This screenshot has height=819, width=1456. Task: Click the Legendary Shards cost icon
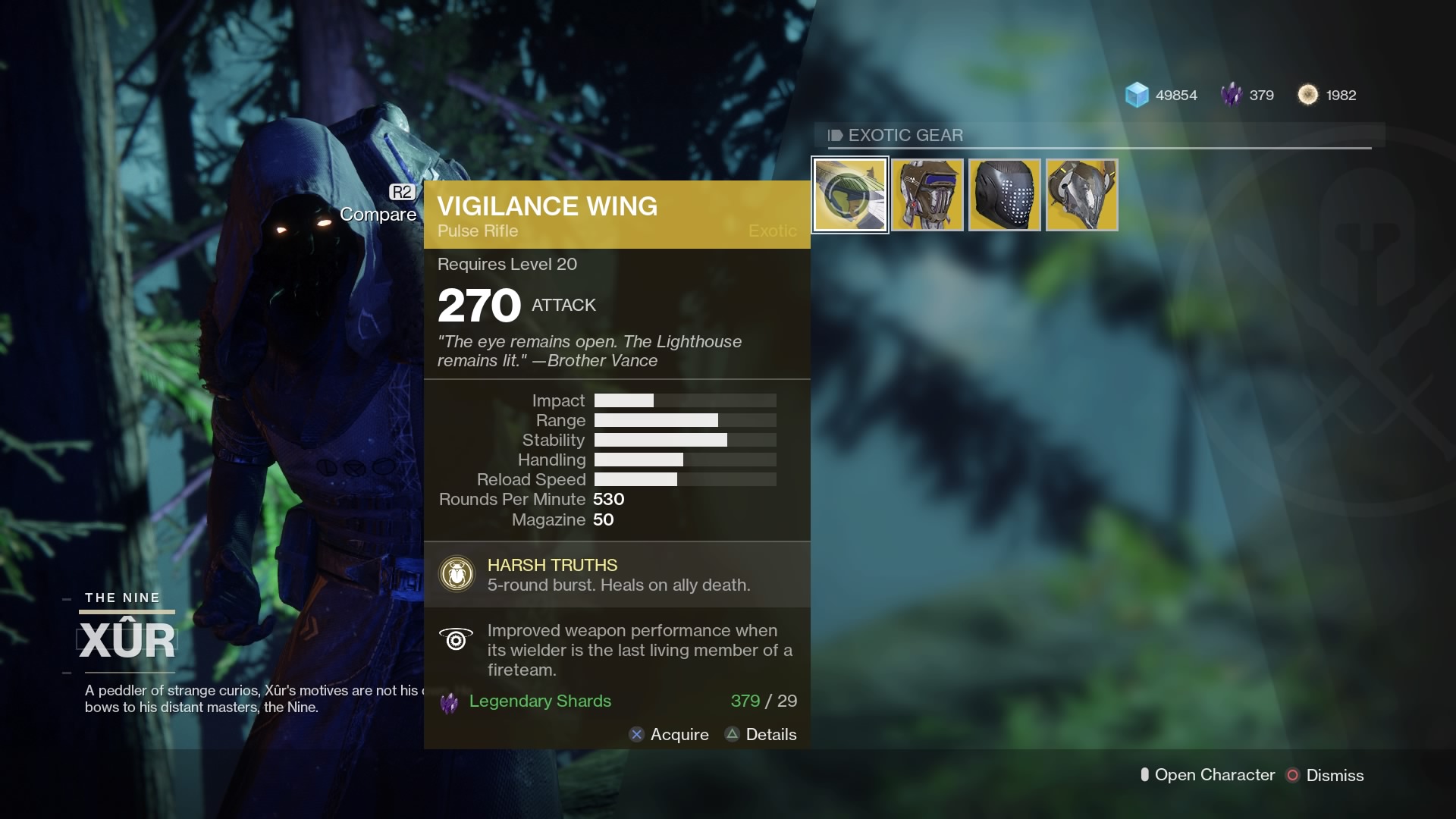click(x=449, y=703)
